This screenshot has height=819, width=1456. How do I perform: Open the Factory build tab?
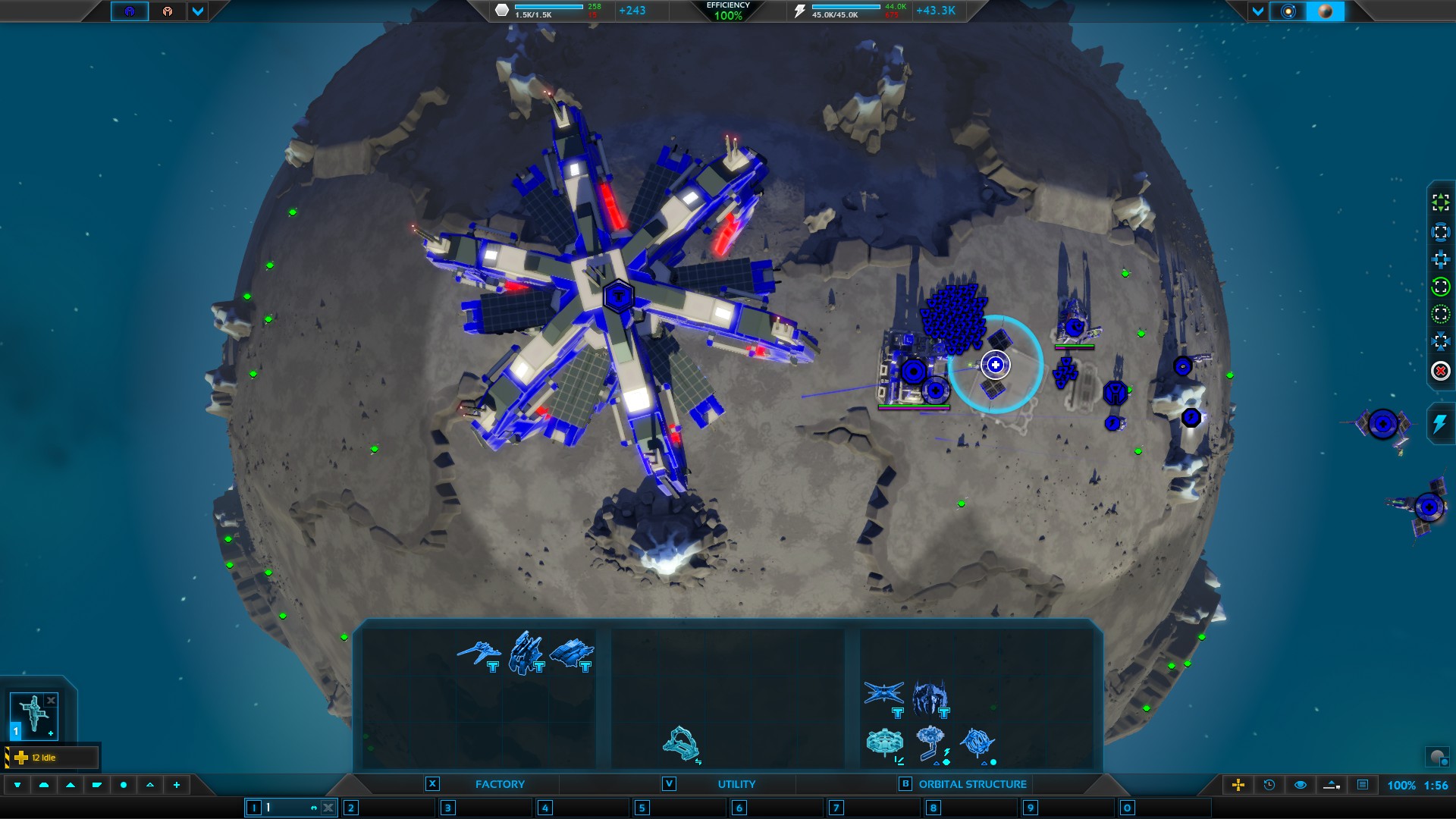[x=499, y=784]
